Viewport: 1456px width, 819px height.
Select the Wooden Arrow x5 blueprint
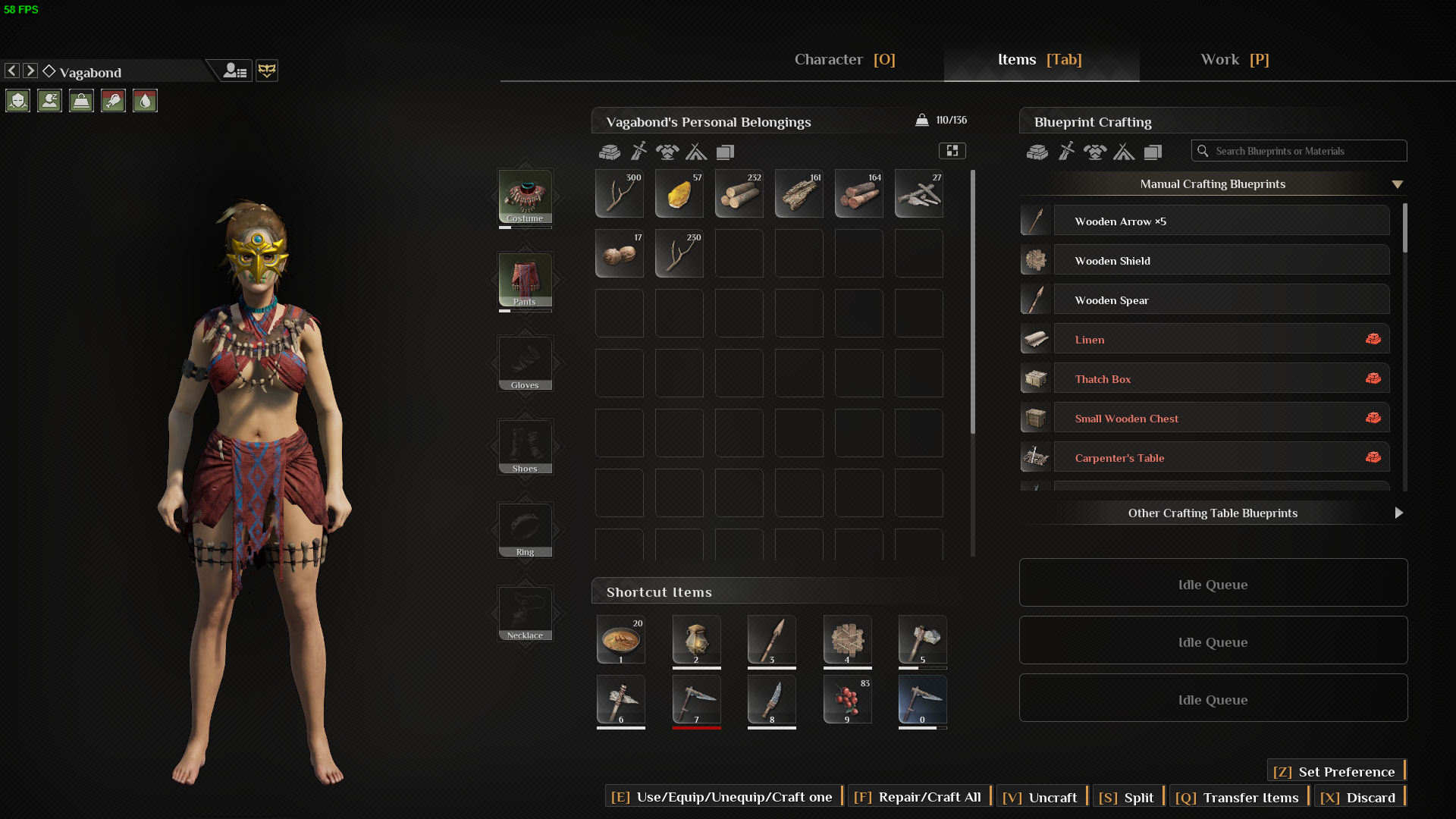click(x=1221, y=221)
